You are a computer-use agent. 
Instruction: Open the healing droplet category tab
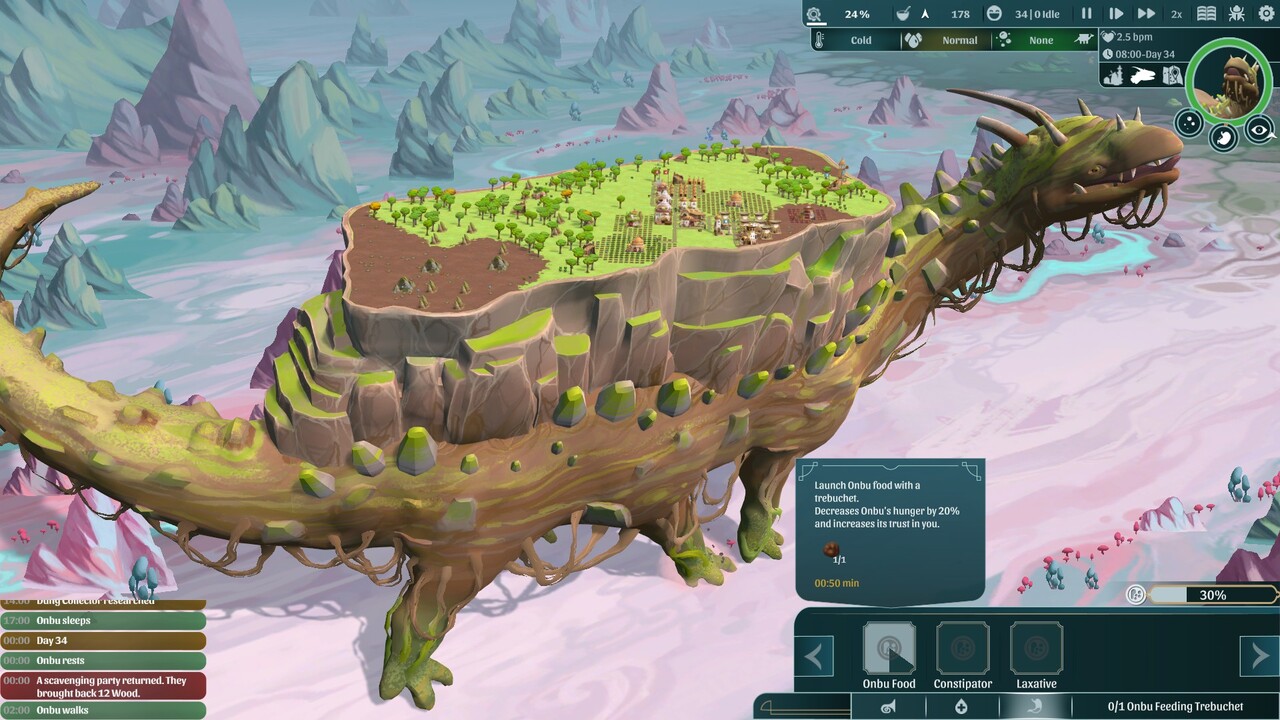pos(961,707)
